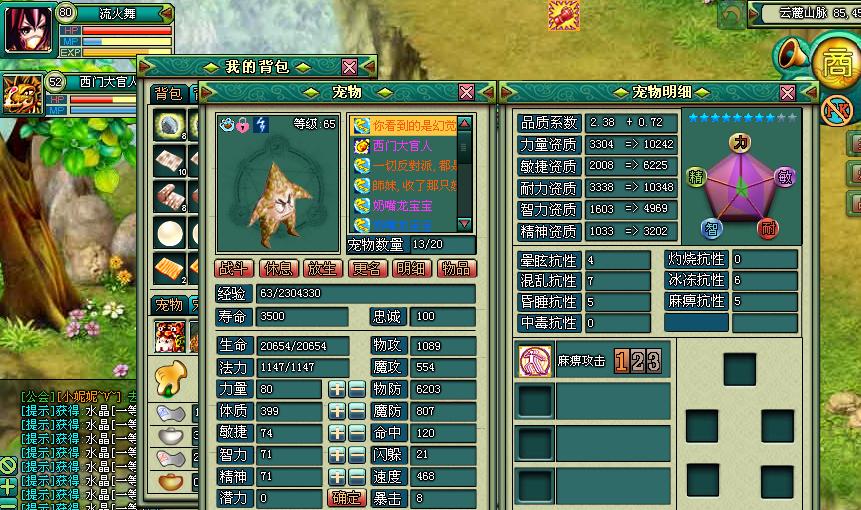Viewport: 861px width, 510px height.
Task: Open the 背包 tab in the backpack
Action: 168,93
